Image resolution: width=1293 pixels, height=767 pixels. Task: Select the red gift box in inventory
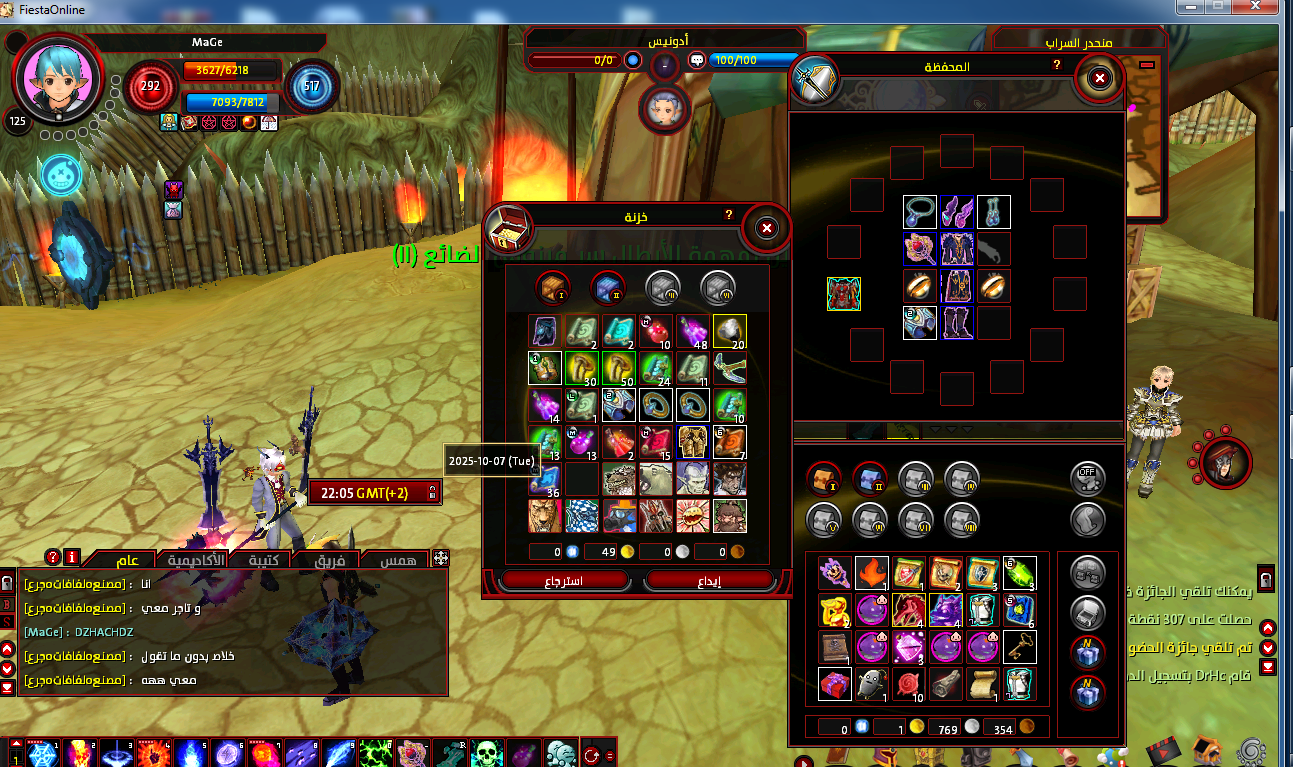834,684
